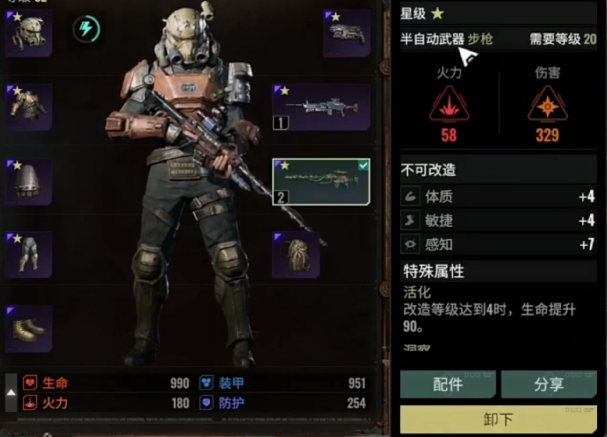Share the weapon with 分享 button

click(547, 384)
